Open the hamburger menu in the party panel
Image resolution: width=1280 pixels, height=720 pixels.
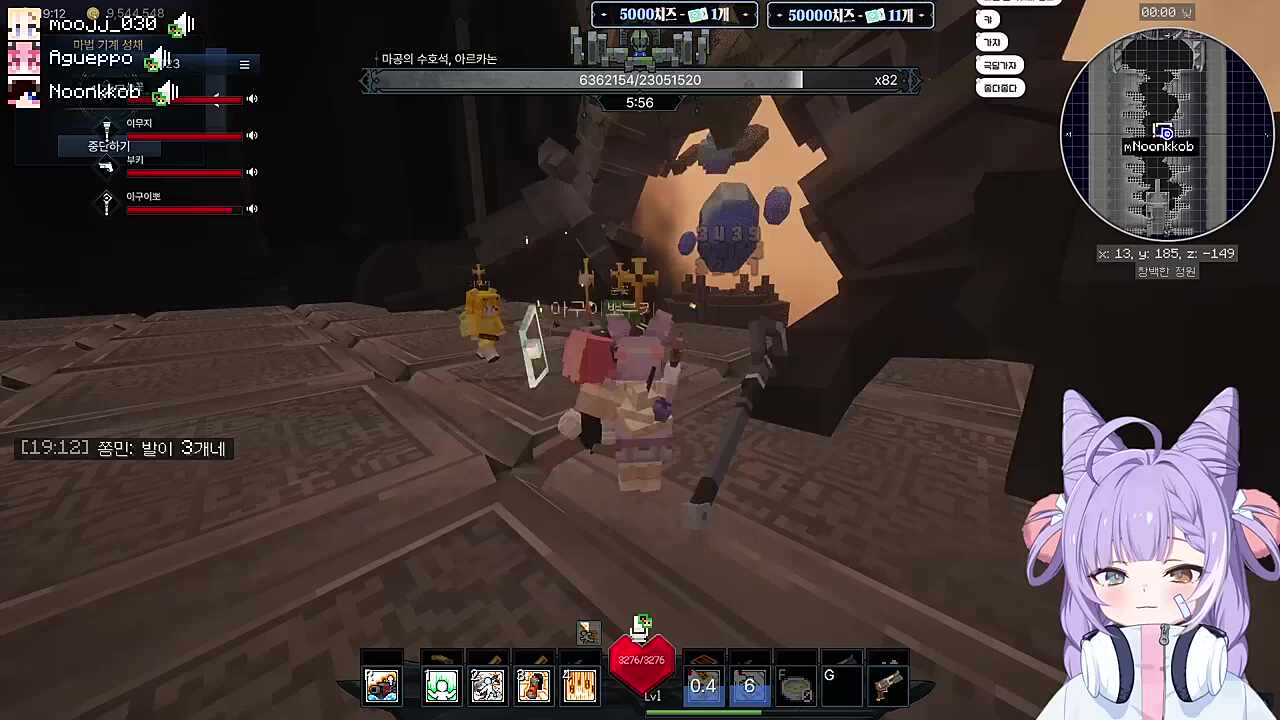(x=244, y=65)
